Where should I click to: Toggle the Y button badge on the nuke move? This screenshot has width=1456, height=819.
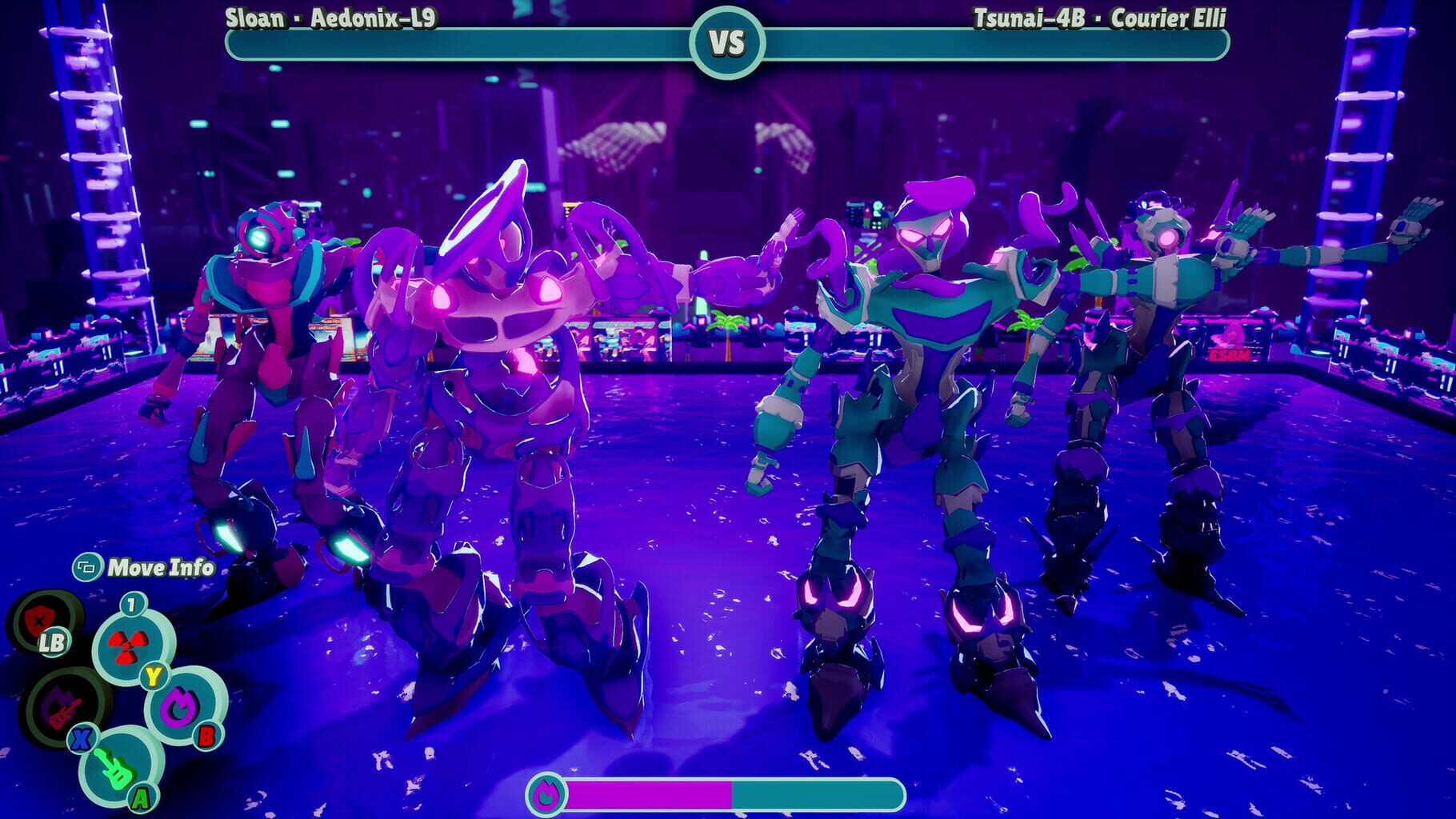[152, 677]
